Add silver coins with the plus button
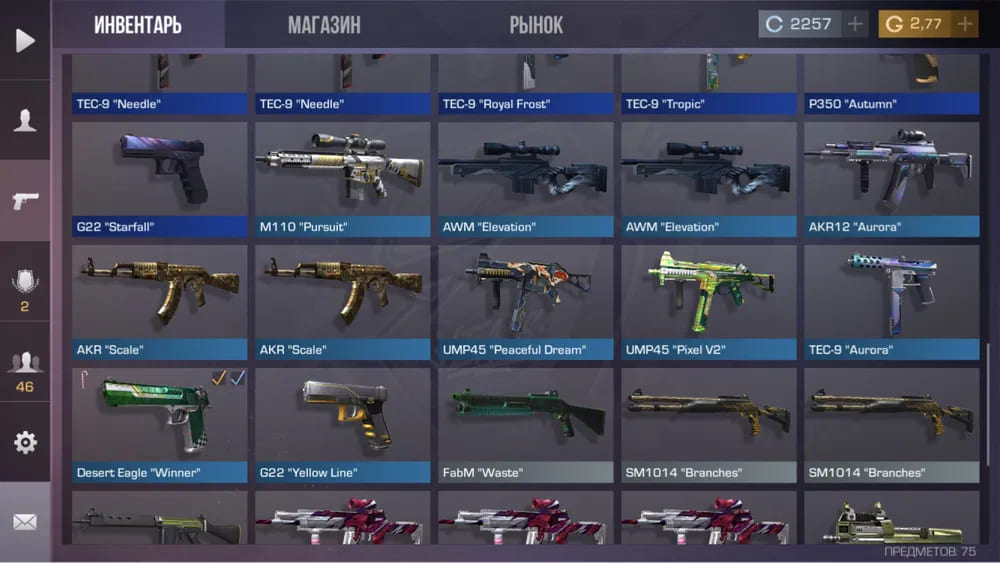1000x563 pixels. [x=855, y=24]
